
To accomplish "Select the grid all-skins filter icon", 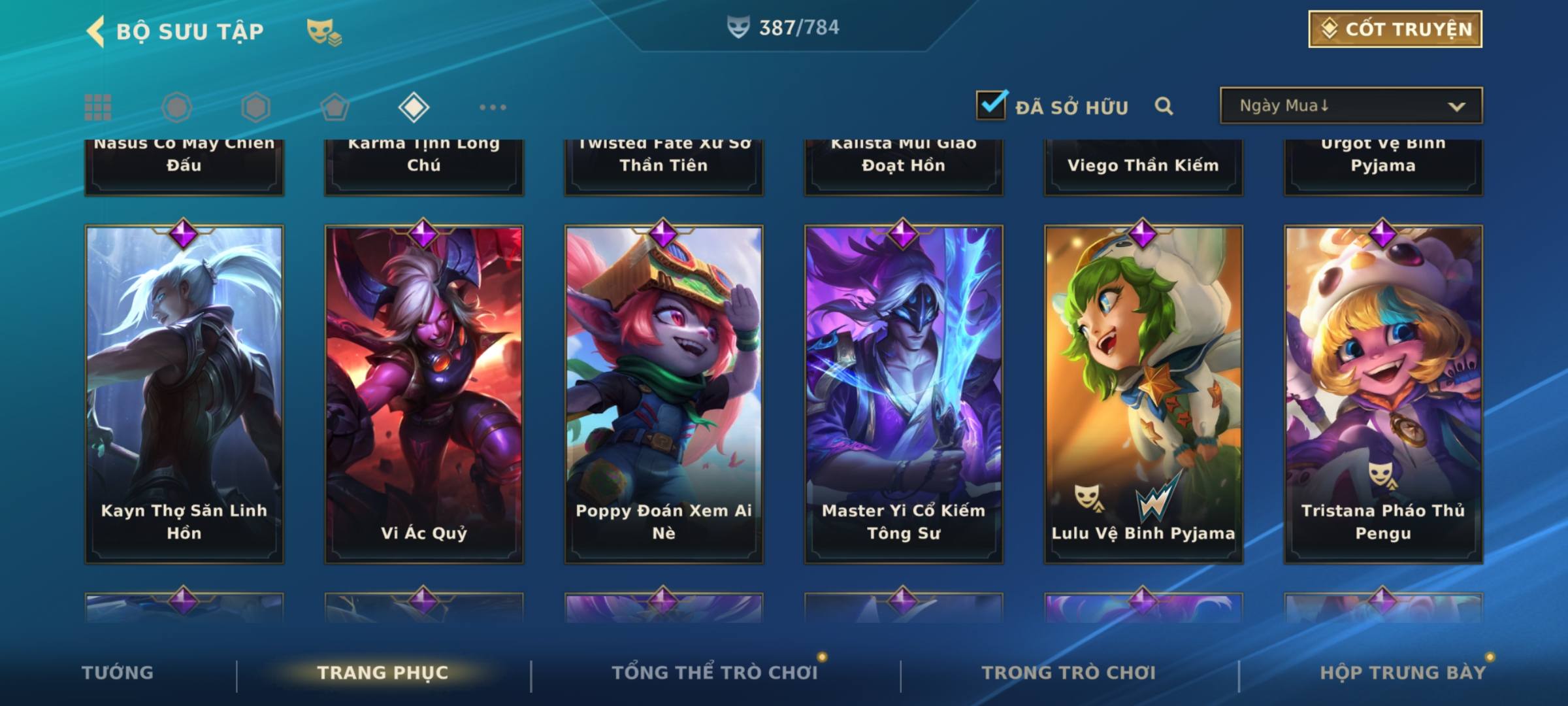I will point(98,107).
